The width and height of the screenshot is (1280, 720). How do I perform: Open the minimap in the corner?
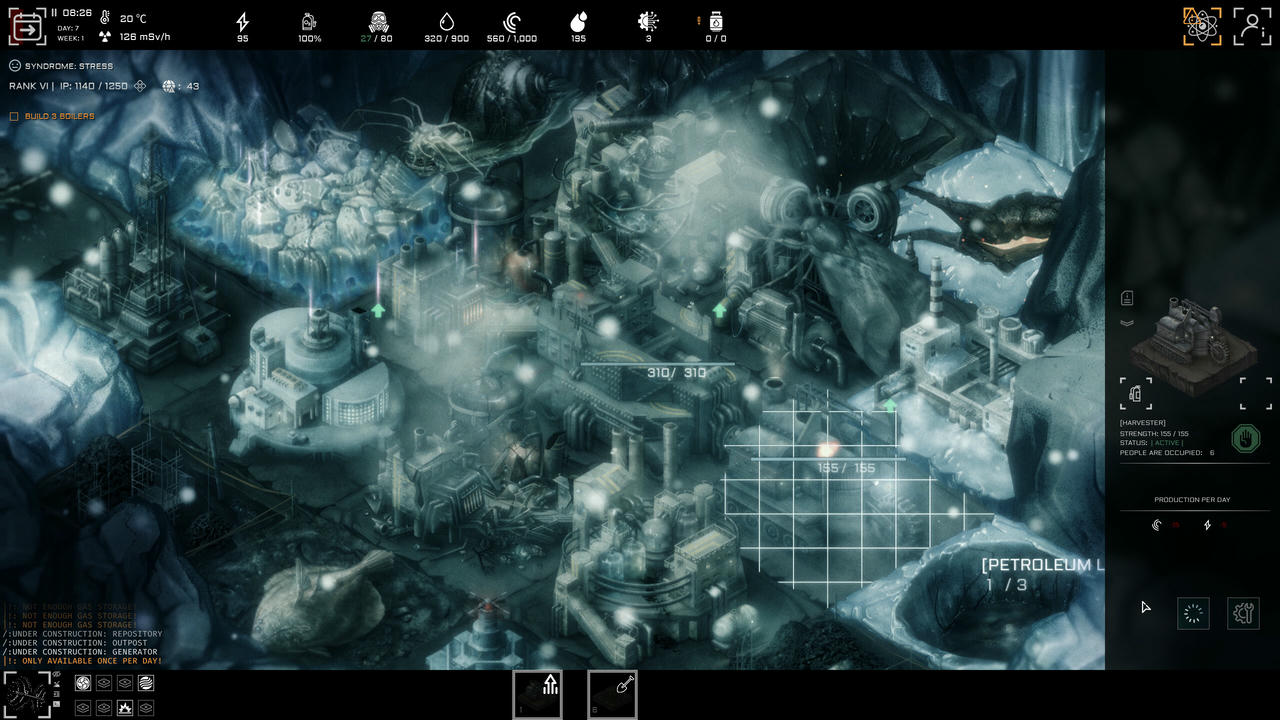pos(26,694)
